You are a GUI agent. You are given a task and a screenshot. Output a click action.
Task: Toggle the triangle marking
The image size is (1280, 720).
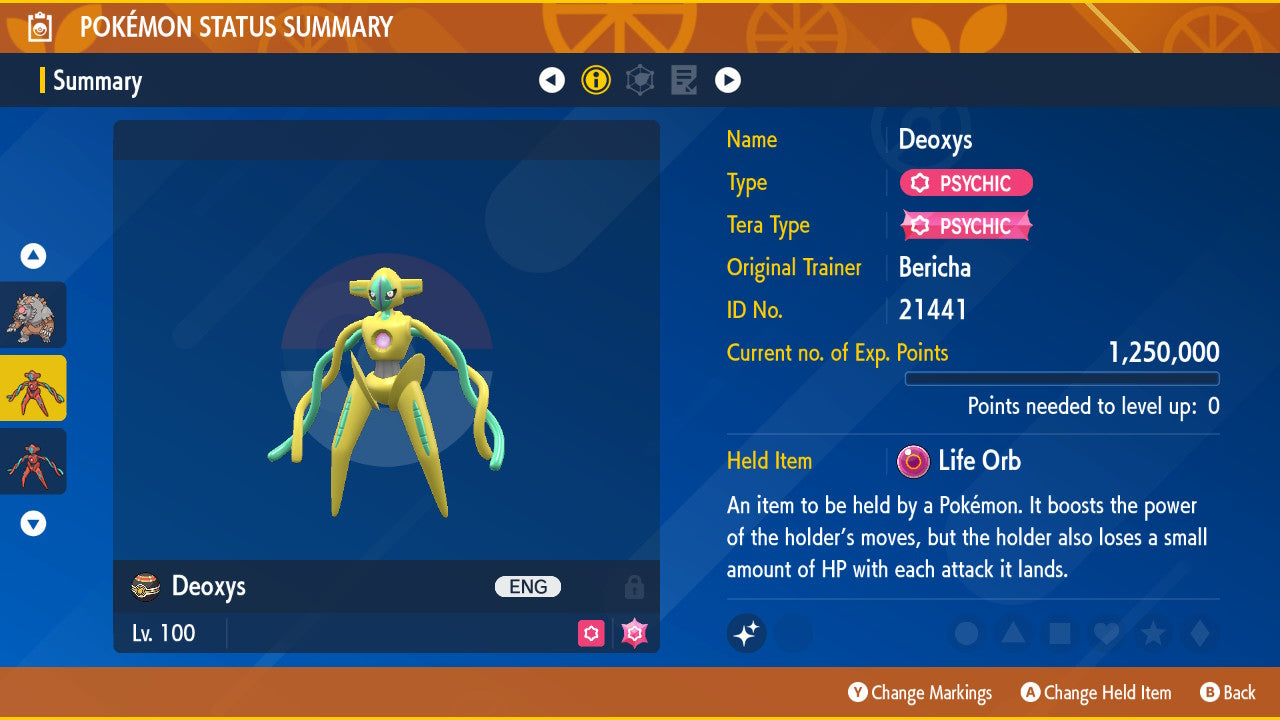1012,633
